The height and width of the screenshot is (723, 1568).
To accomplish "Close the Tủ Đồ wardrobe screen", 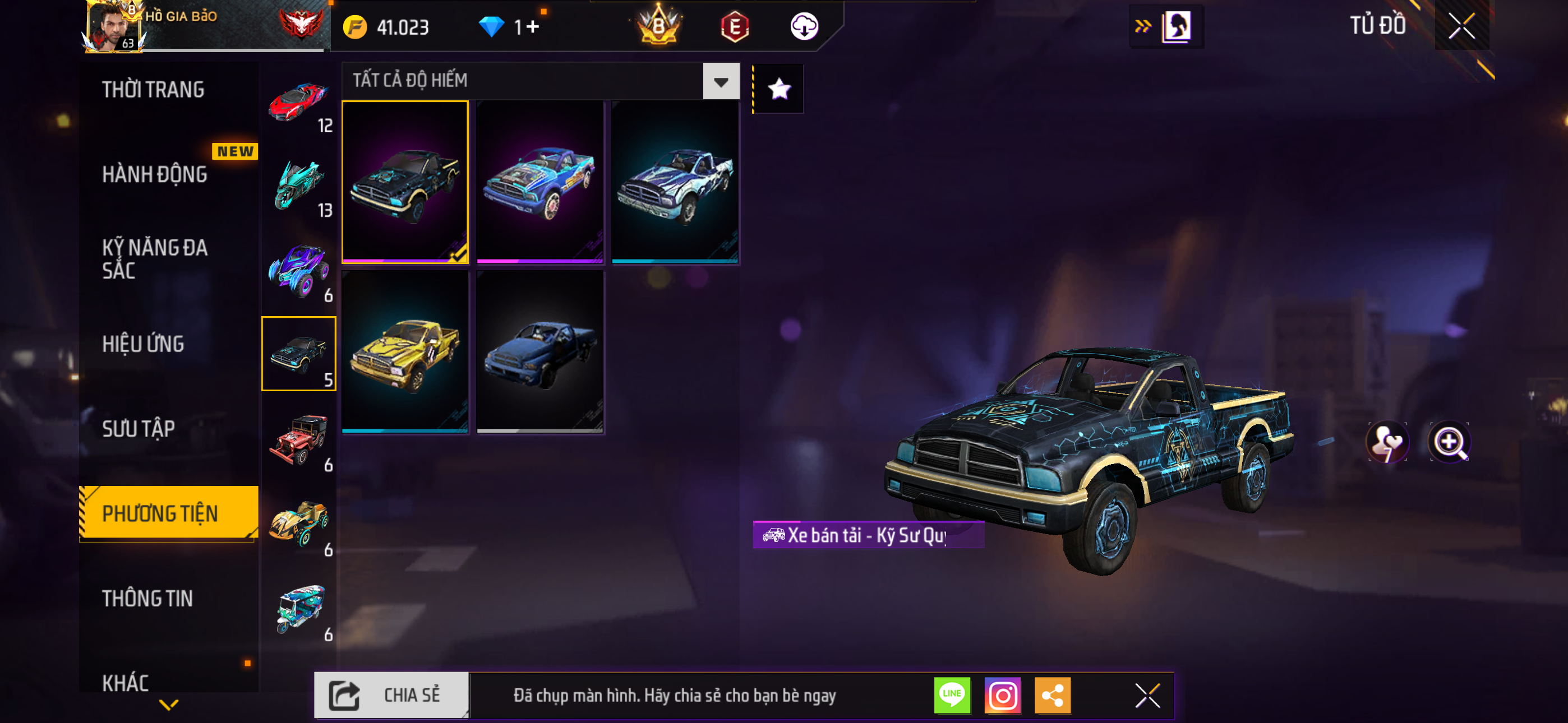I will coord(1461,26).
